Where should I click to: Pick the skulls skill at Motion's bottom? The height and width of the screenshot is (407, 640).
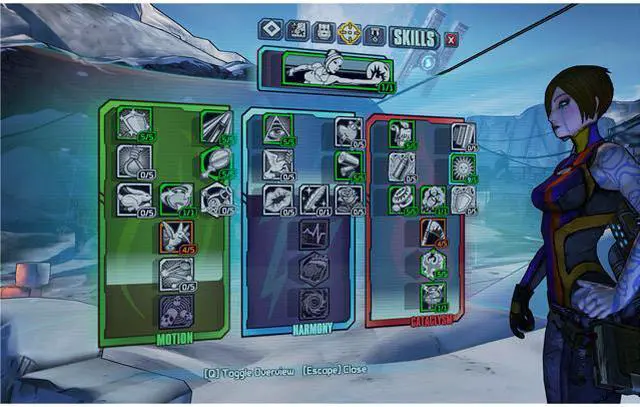point(175,309)
